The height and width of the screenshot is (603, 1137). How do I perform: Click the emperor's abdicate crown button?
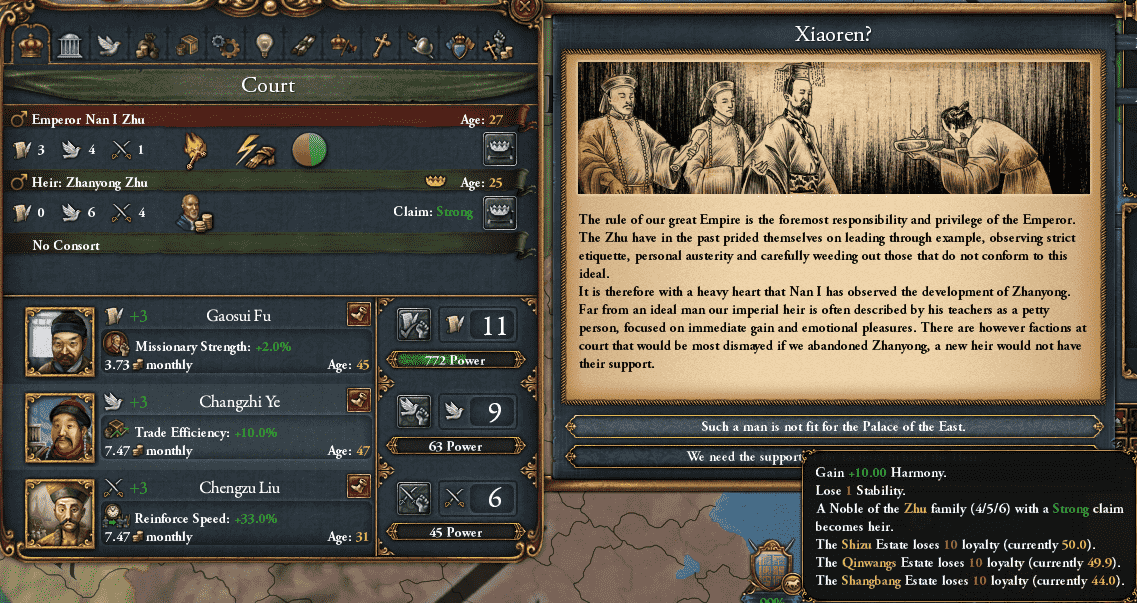click(x=499, y=149)
